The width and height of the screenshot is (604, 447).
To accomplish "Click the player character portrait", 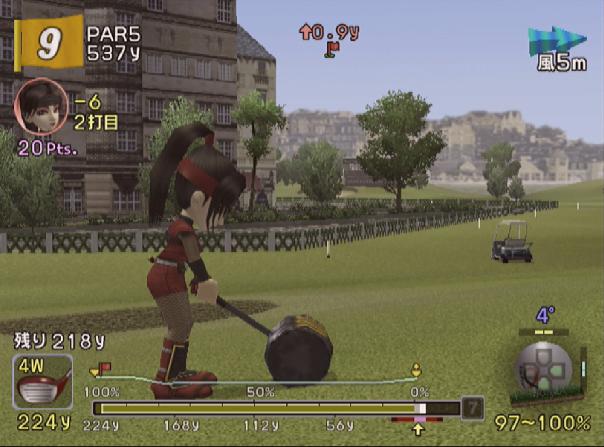I will pyautogui.click(x=41, y=106).
